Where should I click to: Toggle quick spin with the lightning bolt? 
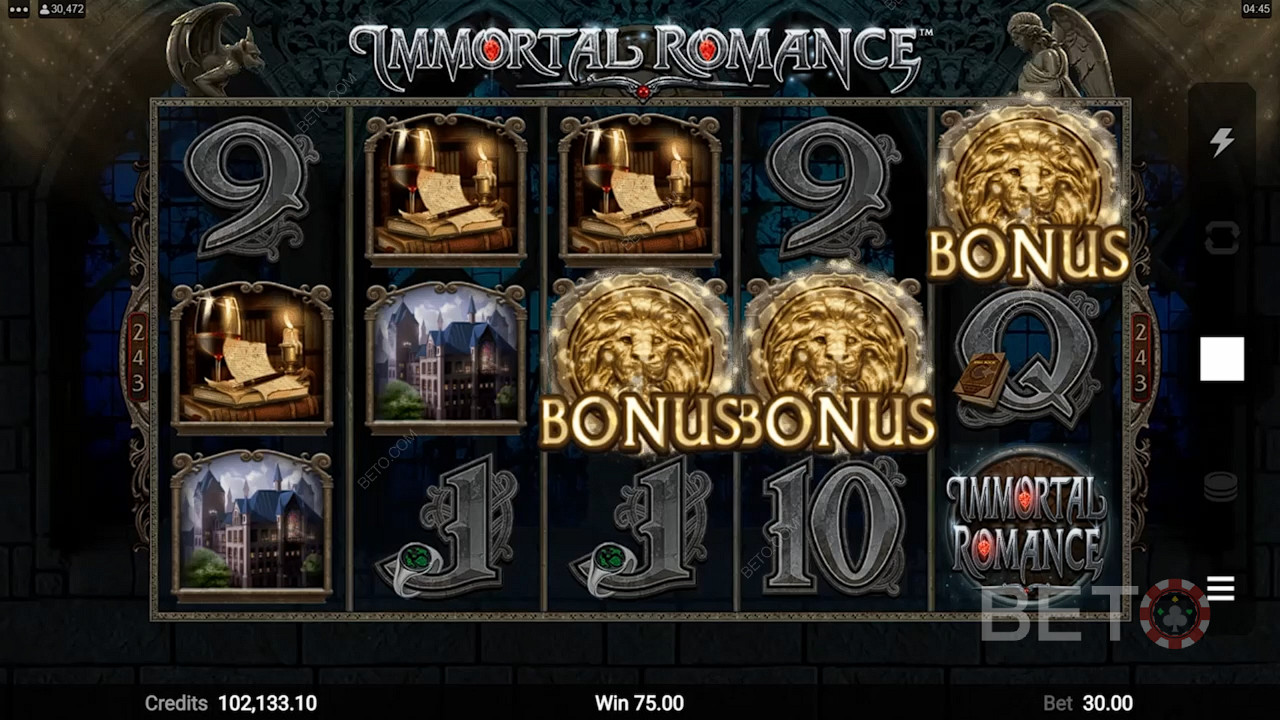pos(1222,142)
